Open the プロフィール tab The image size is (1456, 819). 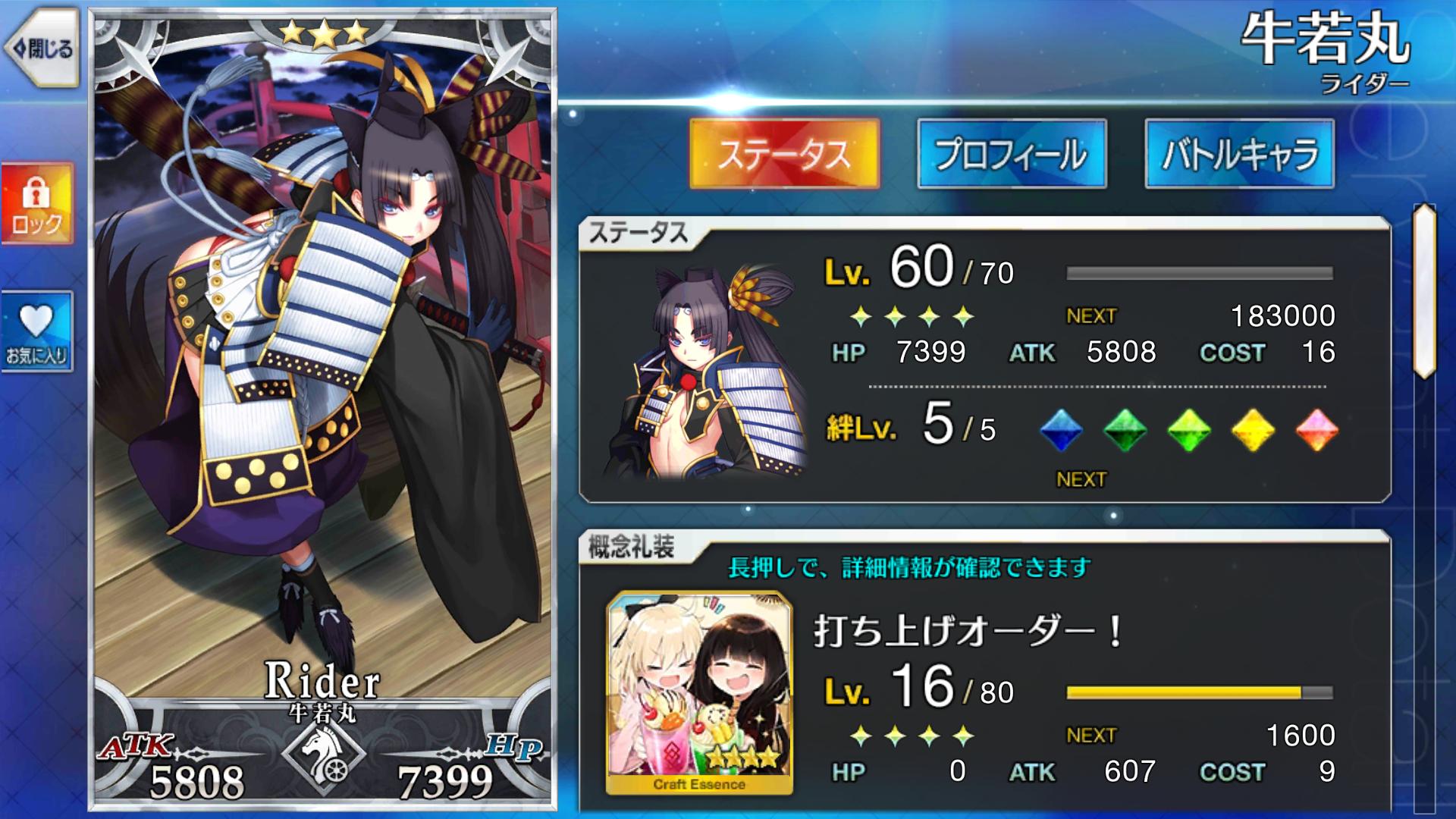point(1012,154)
